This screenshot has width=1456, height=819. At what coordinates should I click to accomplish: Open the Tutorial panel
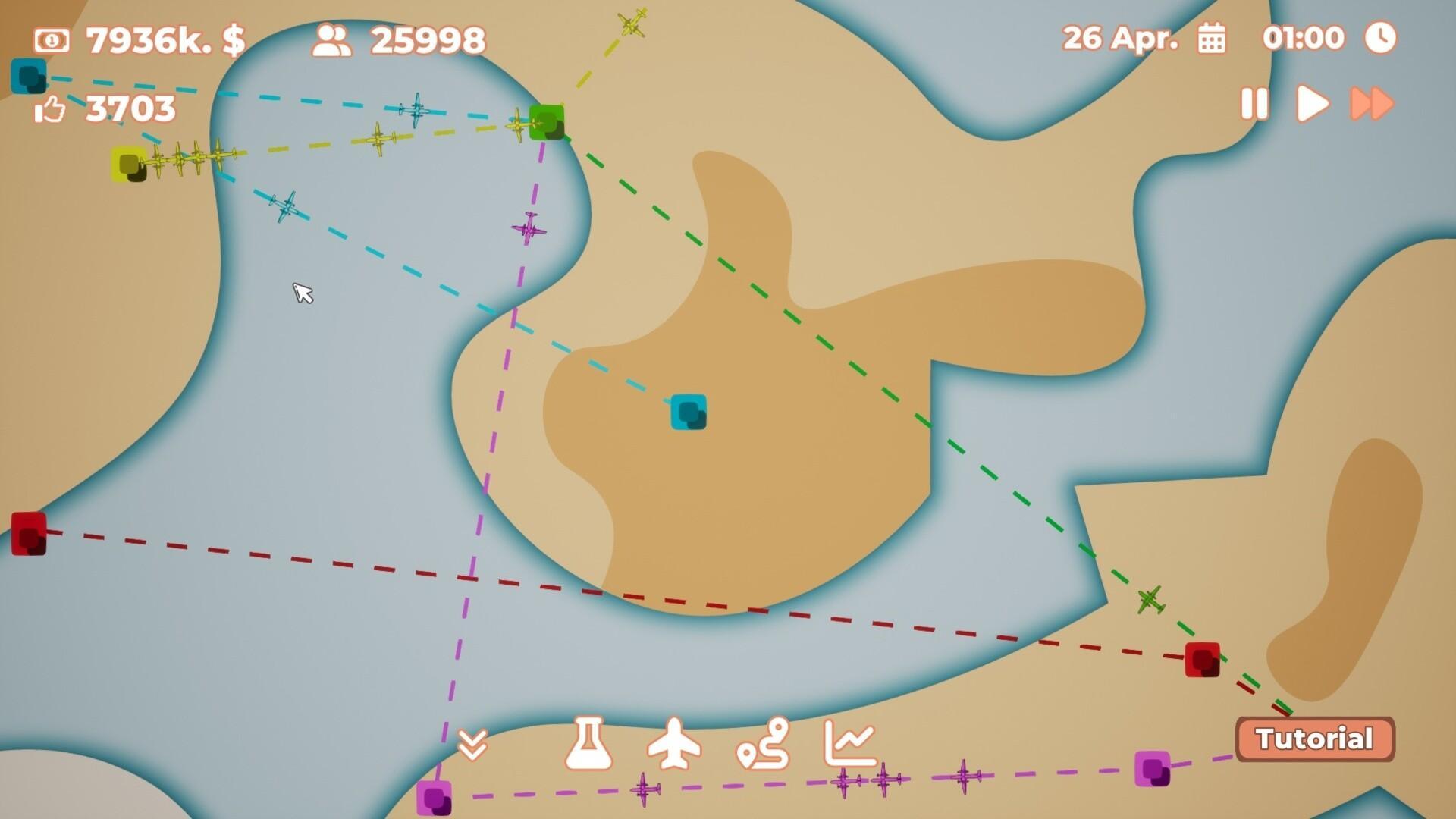pyautogui.click(x=1315, y=738)
